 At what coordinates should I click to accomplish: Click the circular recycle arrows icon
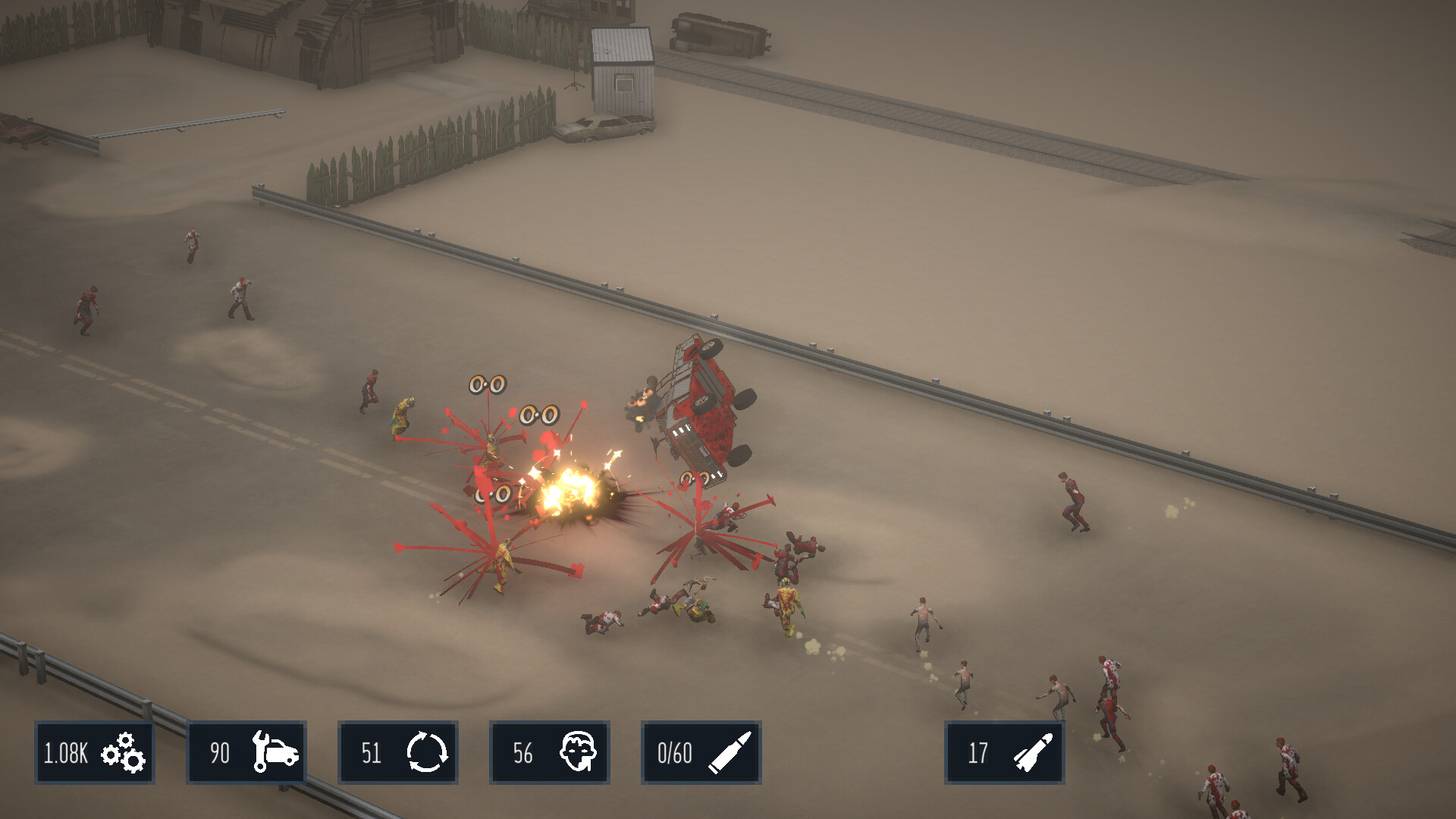(x=428, y=753)
